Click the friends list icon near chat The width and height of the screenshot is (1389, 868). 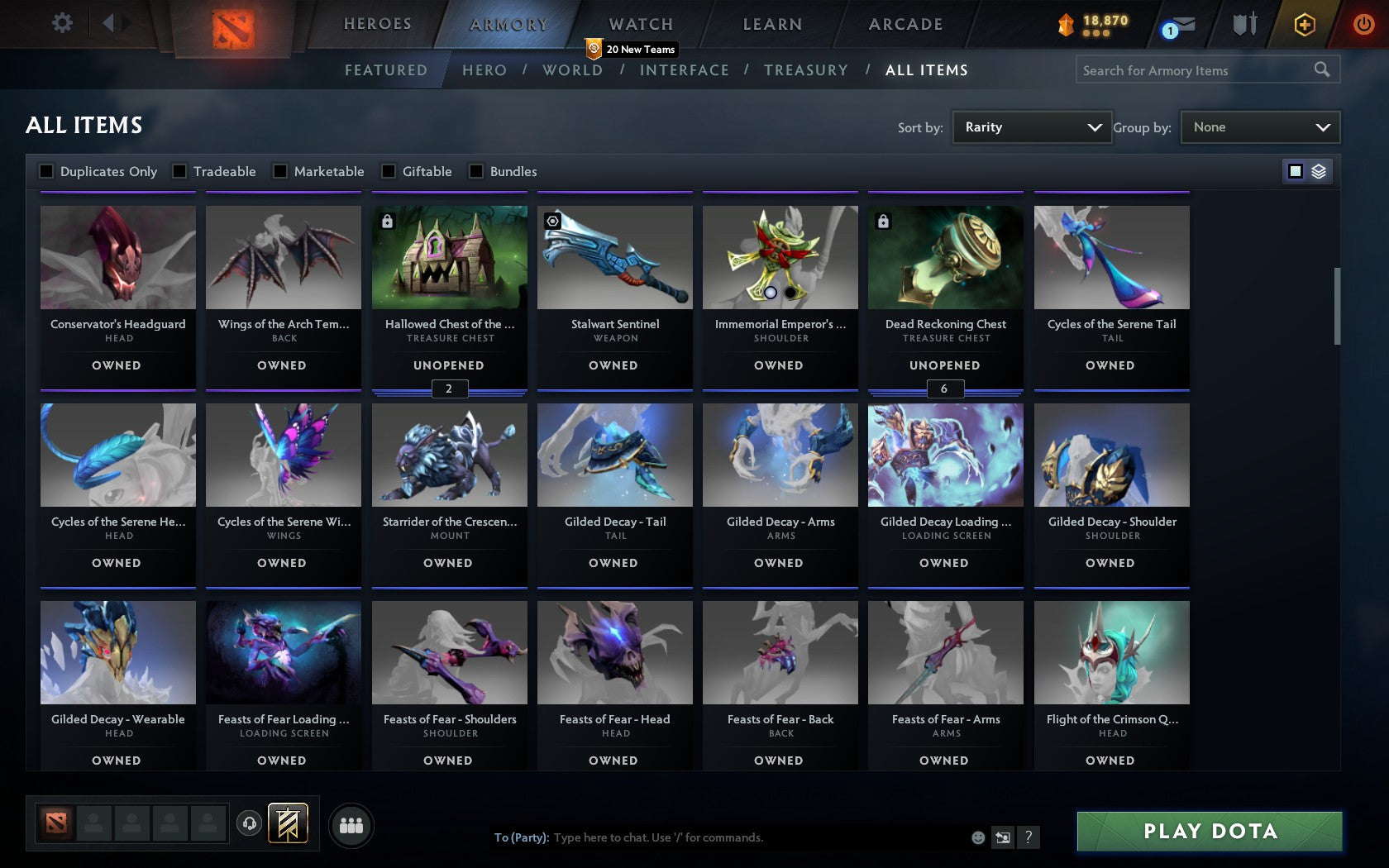click(351, 825)
